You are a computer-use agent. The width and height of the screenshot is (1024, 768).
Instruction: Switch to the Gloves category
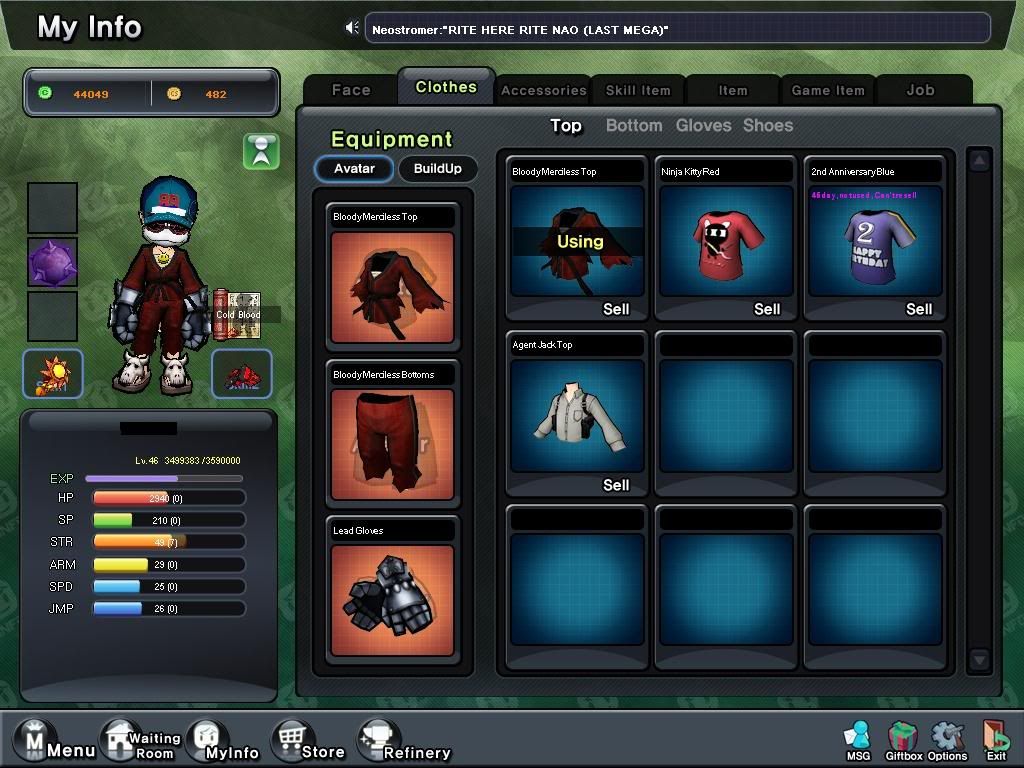click(704, 125)
